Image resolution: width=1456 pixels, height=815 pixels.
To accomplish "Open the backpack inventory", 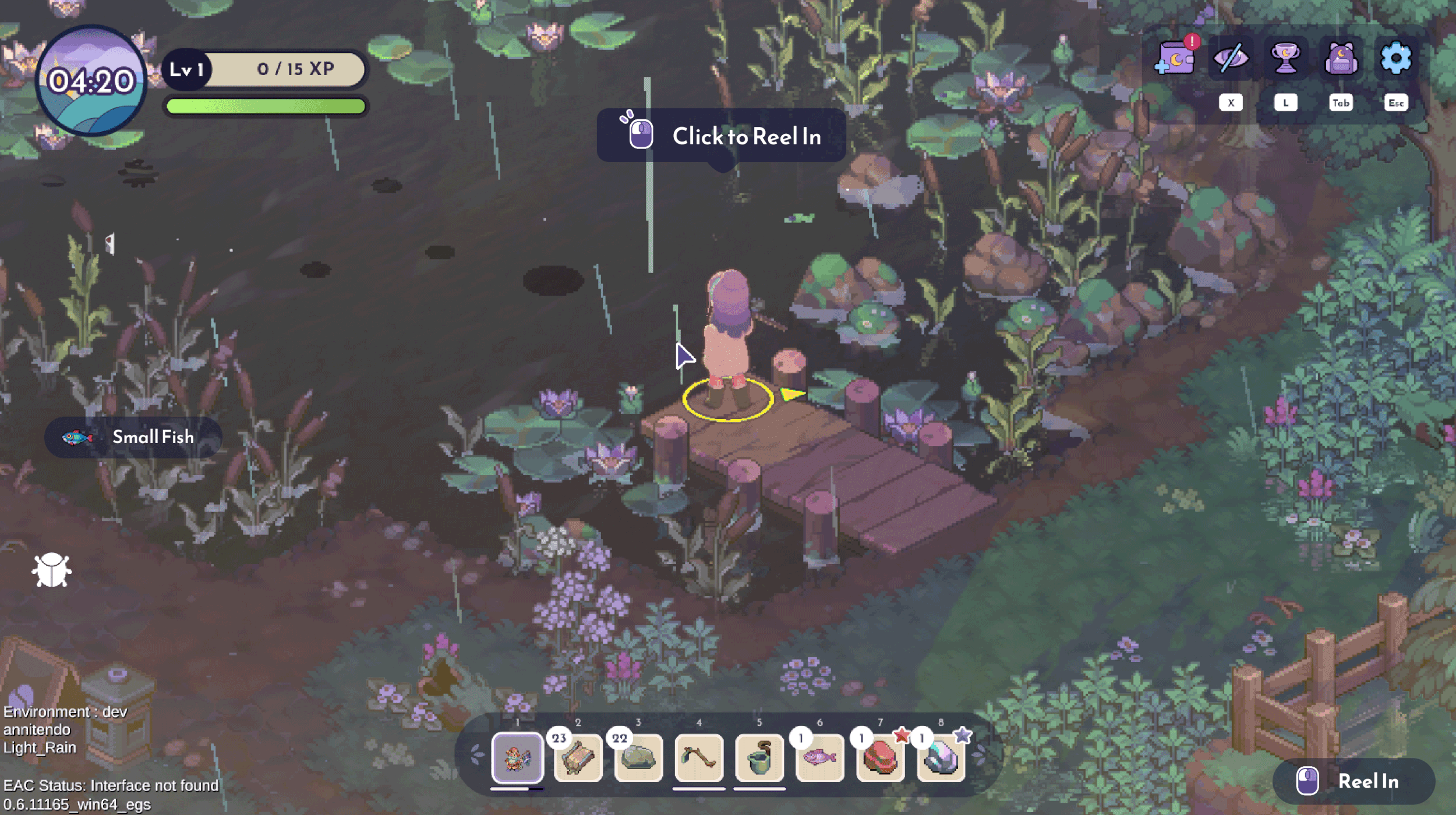I will click(x=1341, y=59).
